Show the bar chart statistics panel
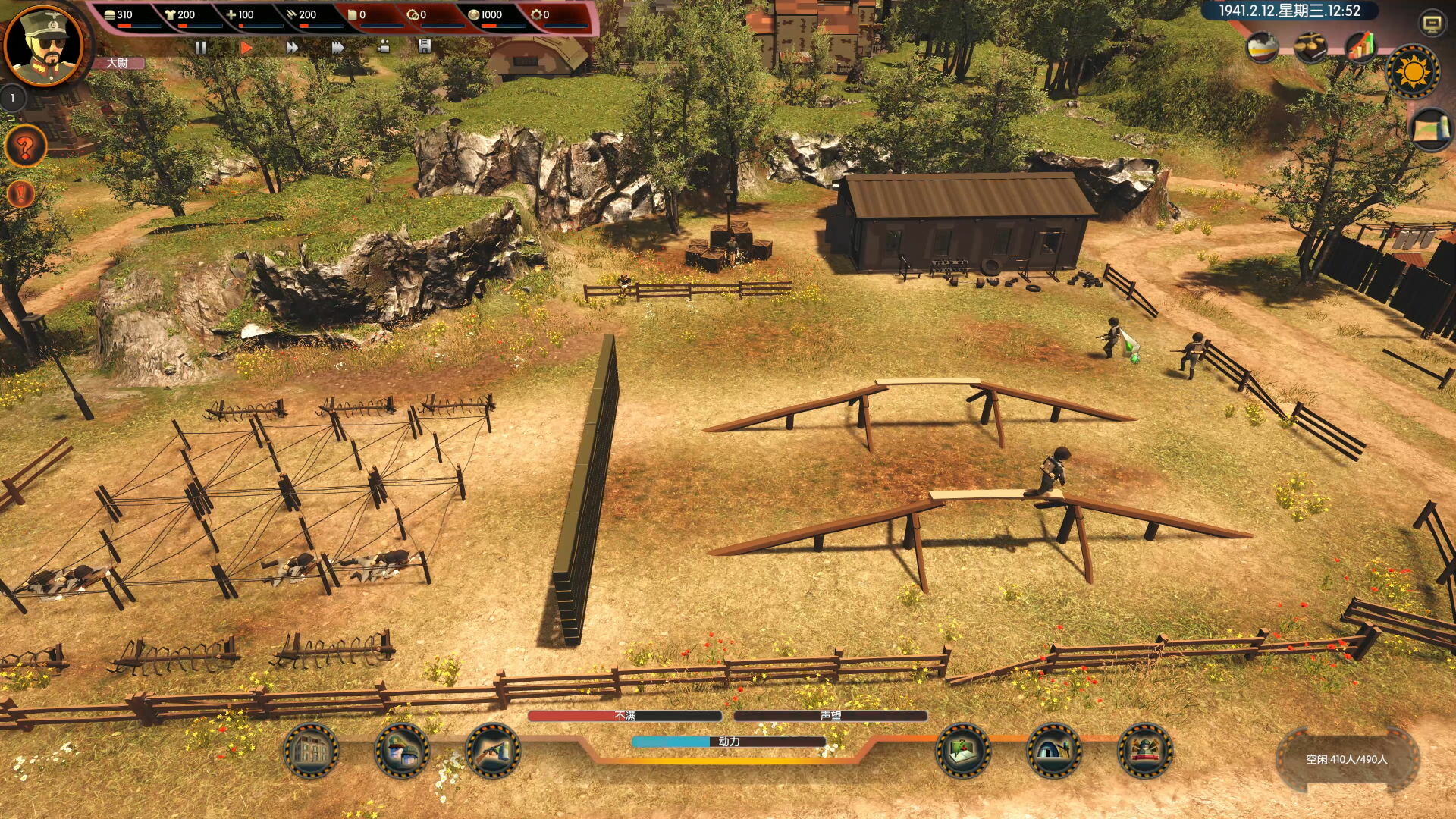The height and width of the screenshot is (819, 1456). [x=1361, y=47]
